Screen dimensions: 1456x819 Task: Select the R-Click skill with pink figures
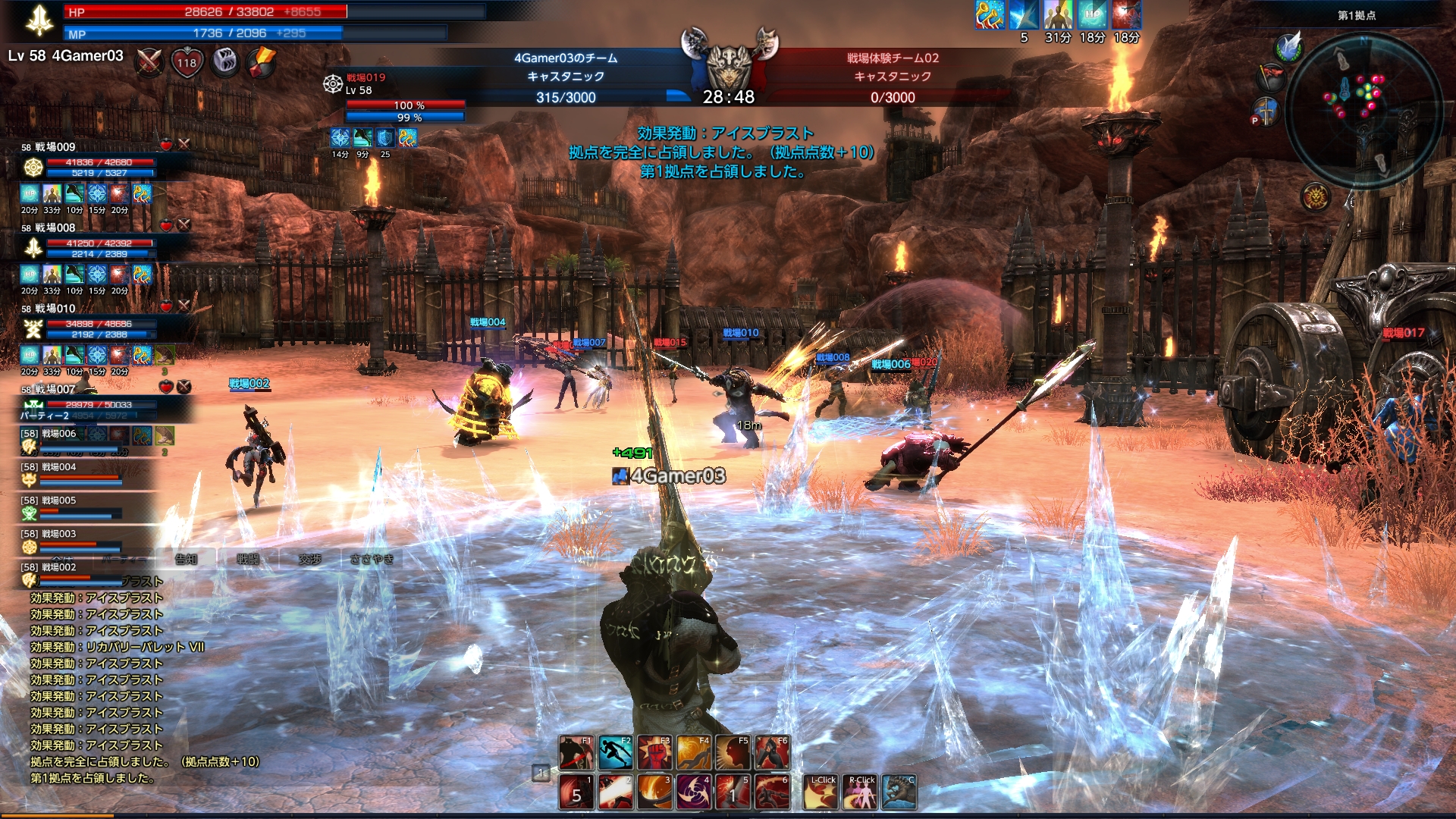coord(861,792)
